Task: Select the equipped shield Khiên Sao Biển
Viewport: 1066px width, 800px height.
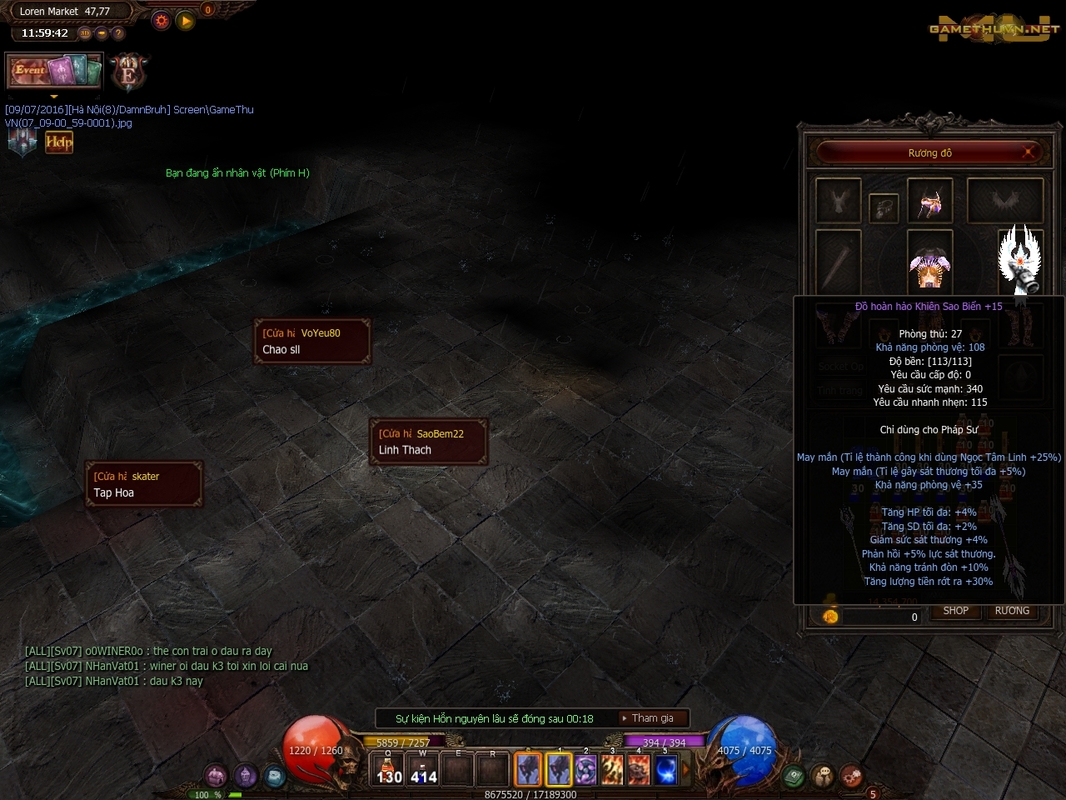Action: [1020, 262]
